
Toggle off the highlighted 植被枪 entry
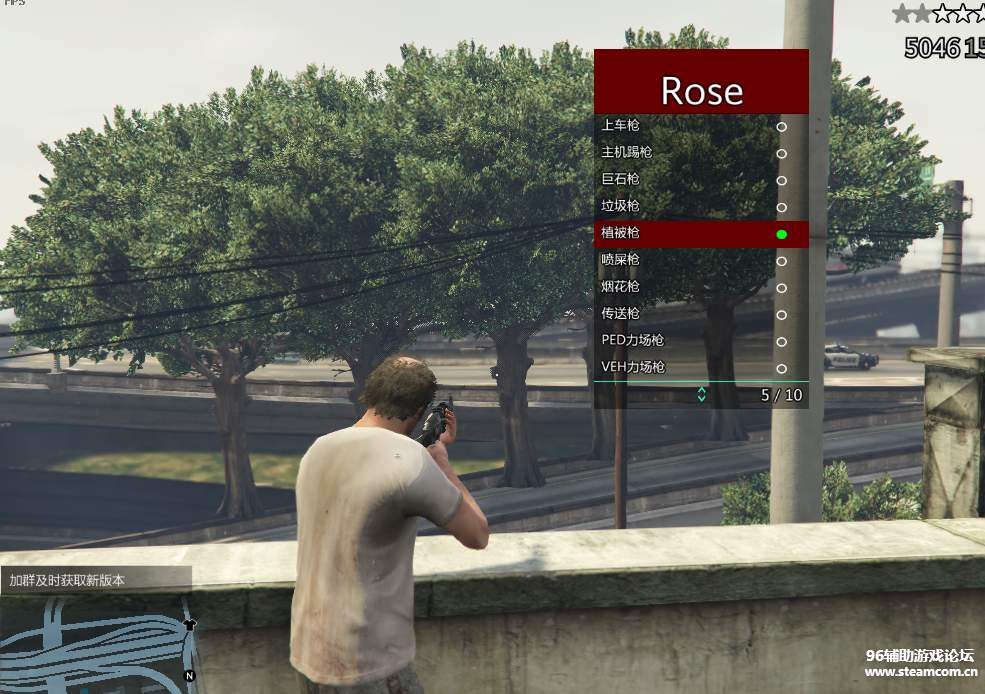[x=700, y=234]
